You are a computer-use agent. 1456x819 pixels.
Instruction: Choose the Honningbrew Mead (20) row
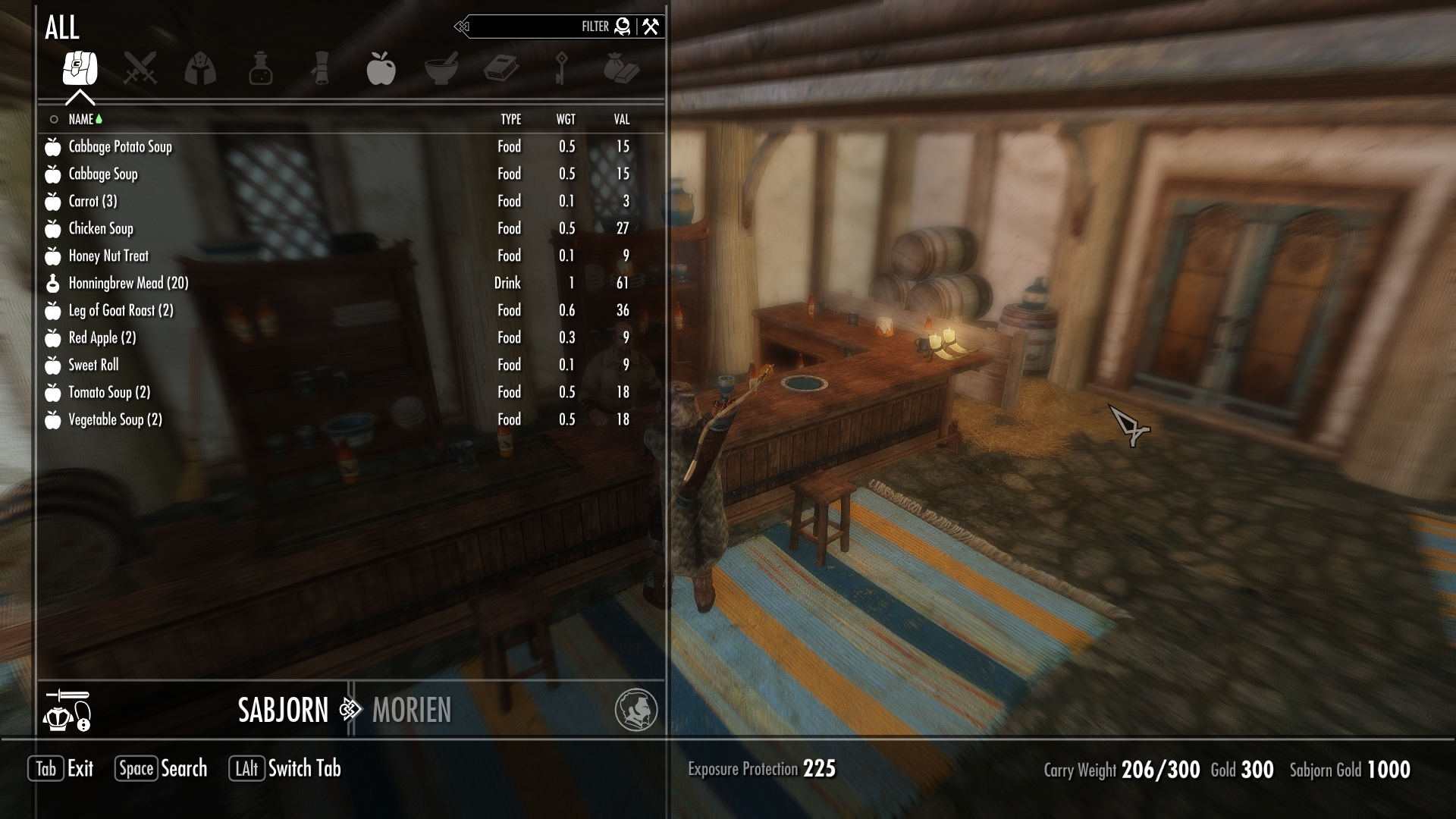coord(128,283)
